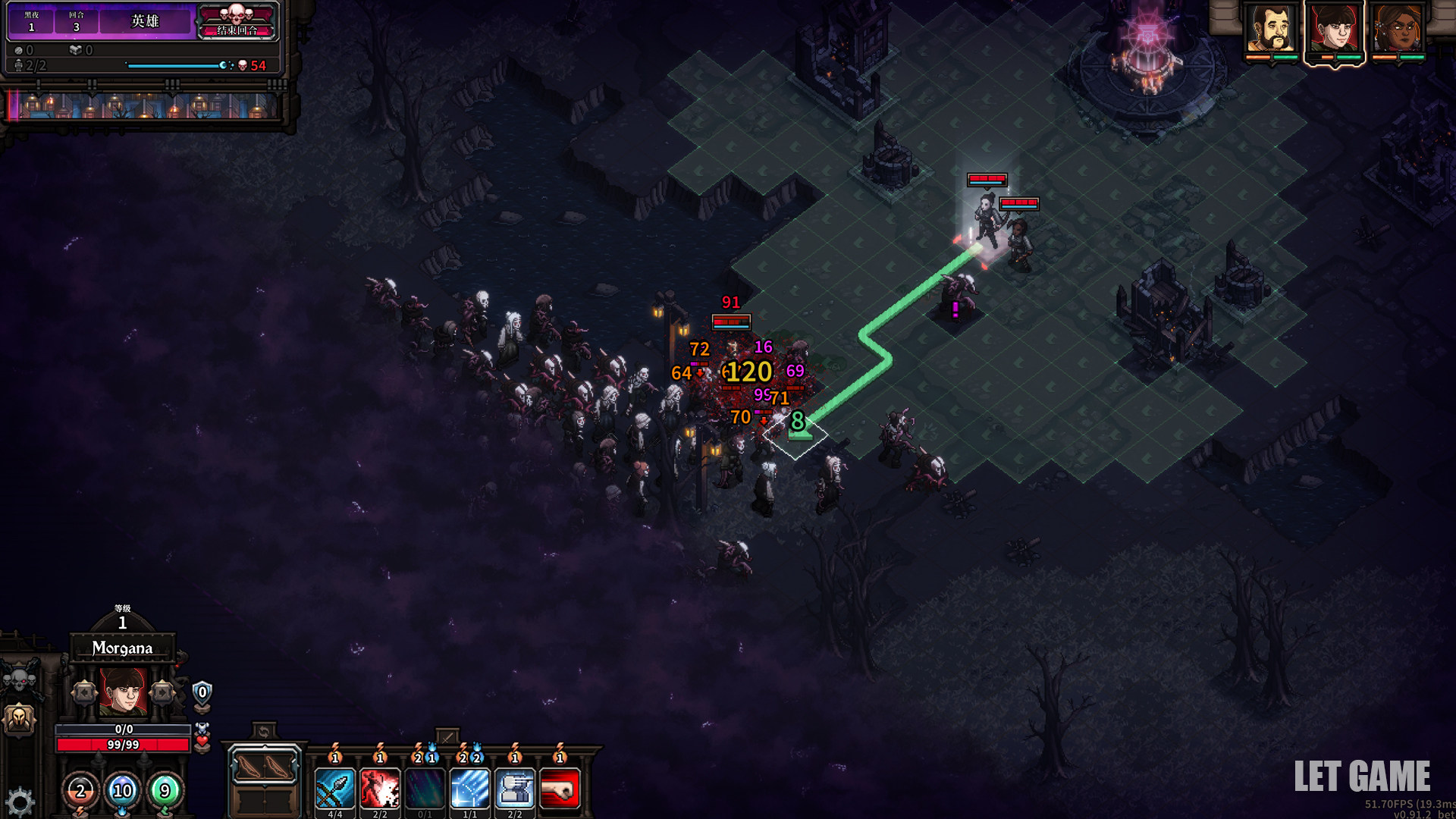
Task: Switch to the next hero with right arrow
Action: click(x=162, y=692)
